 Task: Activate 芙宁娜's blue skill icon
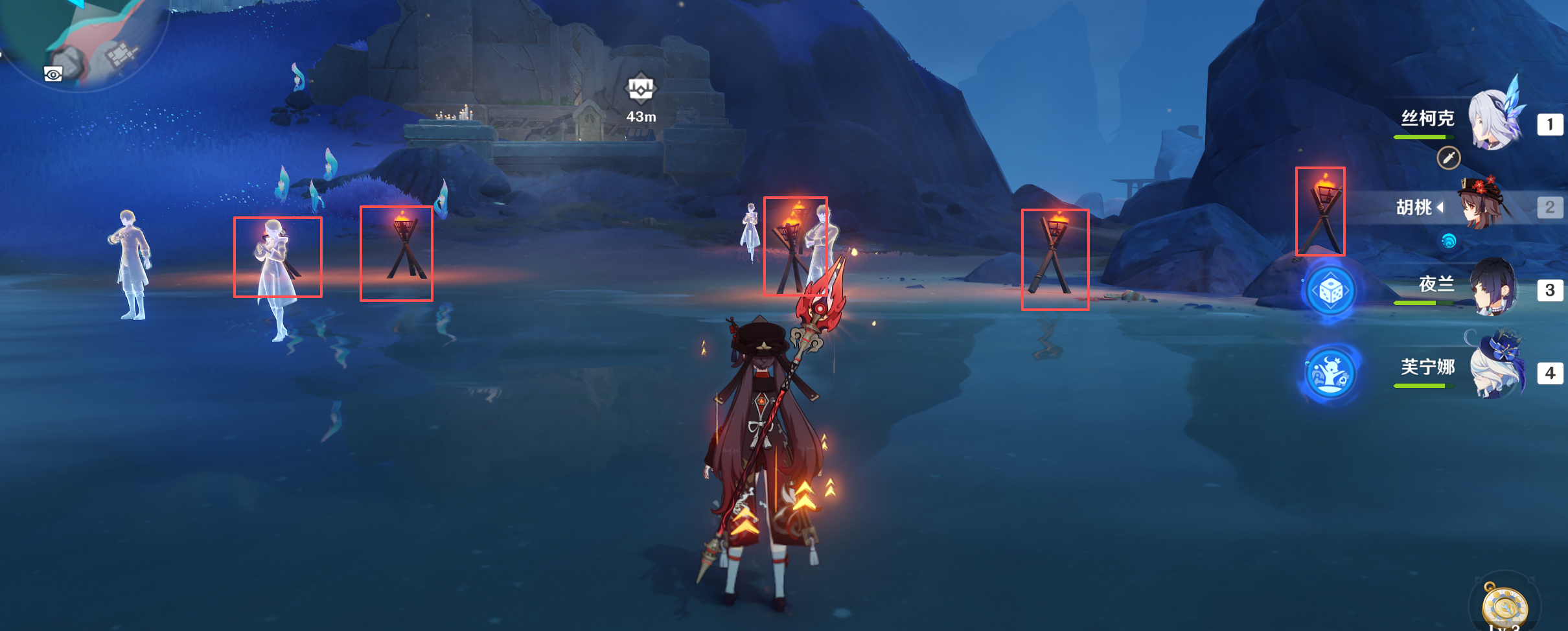coord(1330,374)
